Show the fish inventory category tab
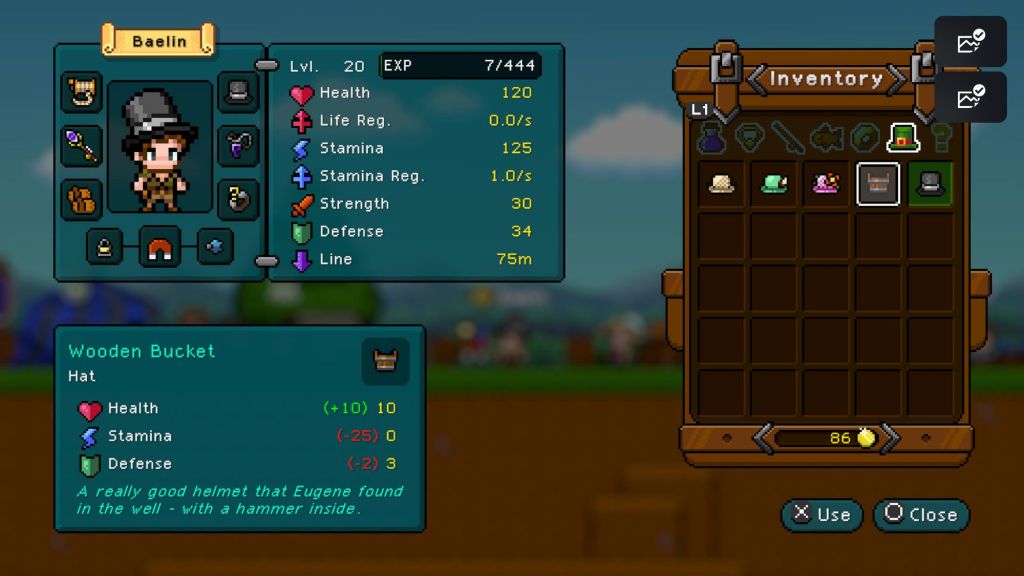This screenshot has width=1024, height=576. 826,138
